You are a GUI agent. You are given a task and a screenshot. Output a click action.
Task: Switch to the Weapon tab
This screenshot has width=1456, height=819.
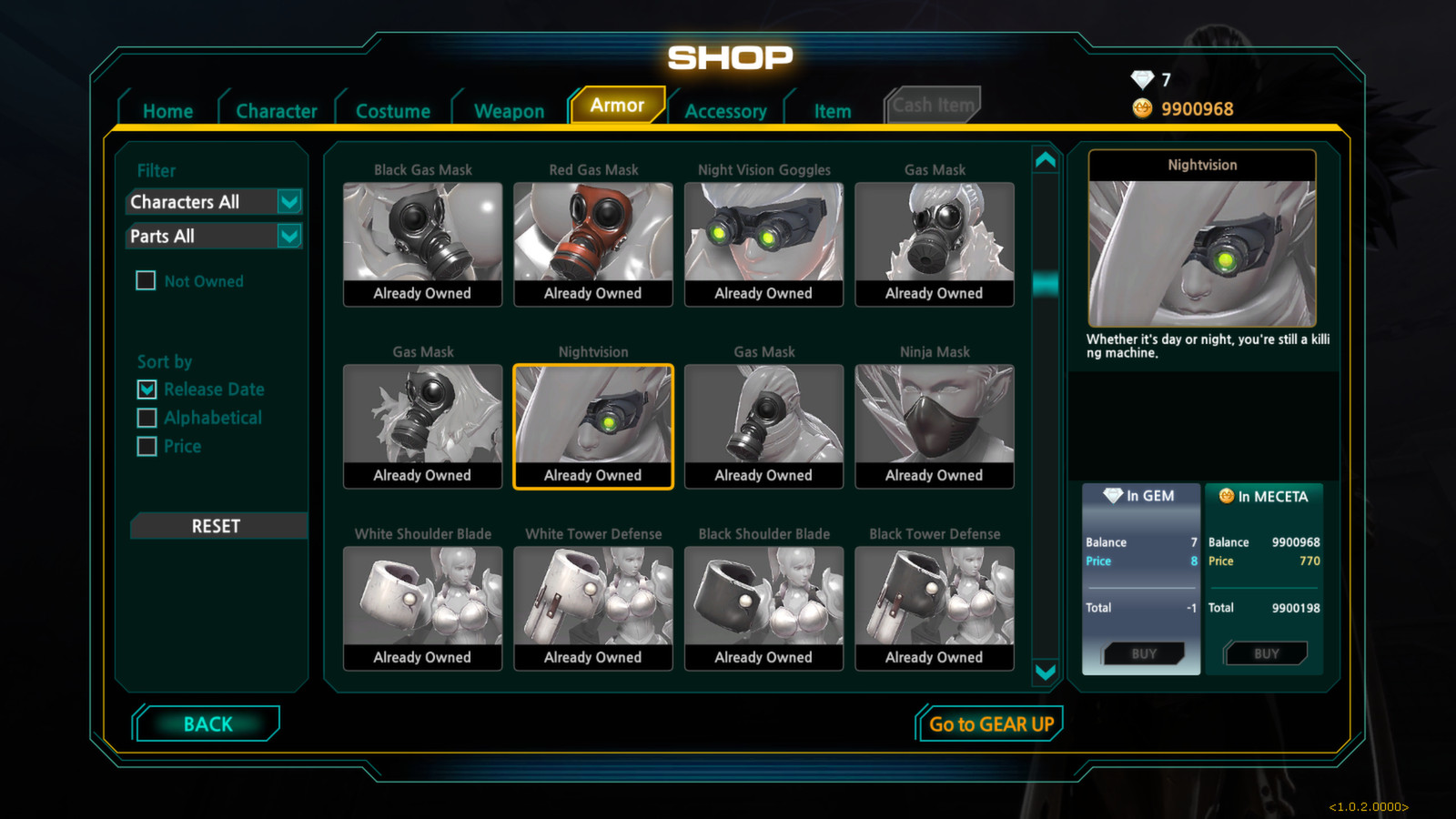509,111
